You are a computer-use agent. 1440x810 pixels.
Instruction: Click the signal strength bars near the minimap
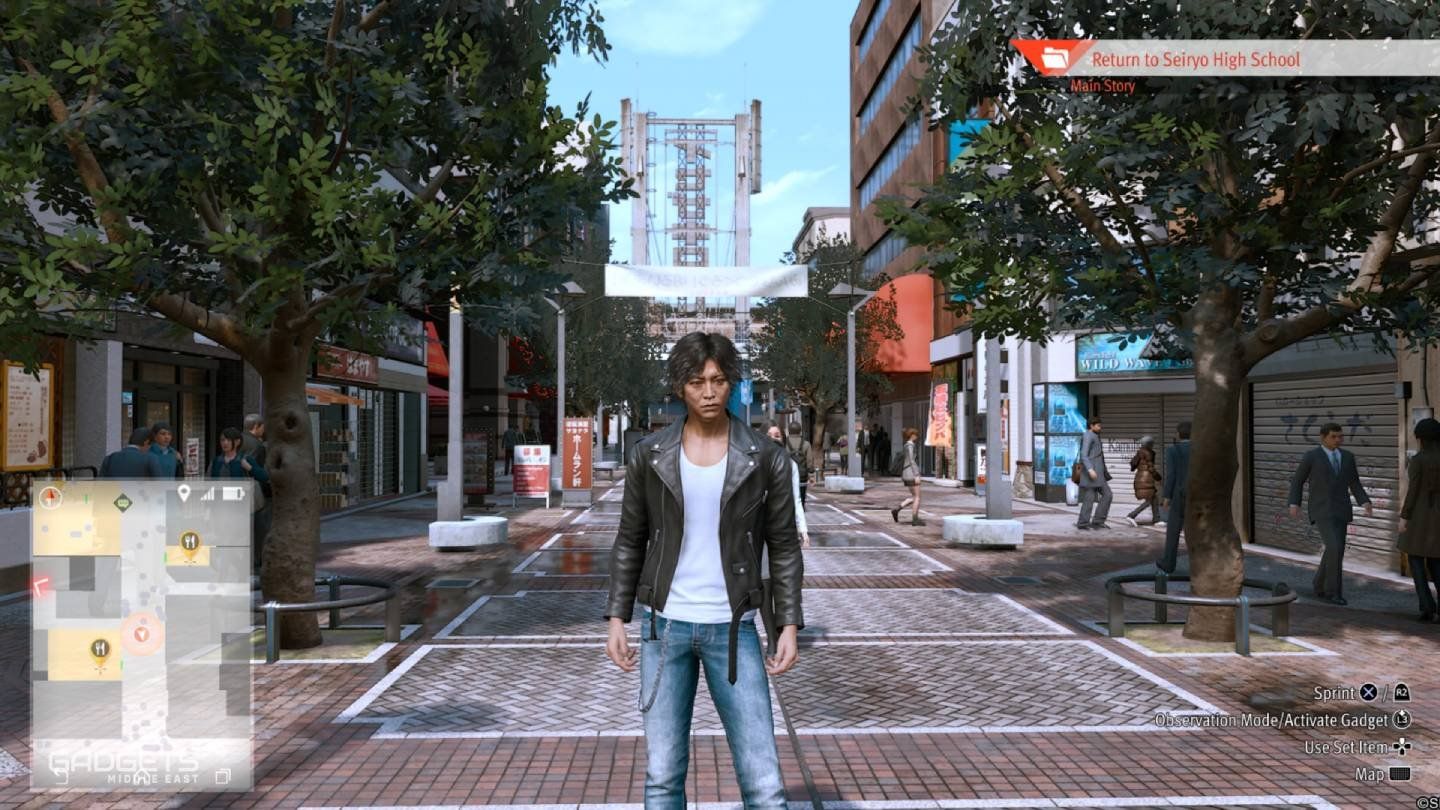point(205,492)
